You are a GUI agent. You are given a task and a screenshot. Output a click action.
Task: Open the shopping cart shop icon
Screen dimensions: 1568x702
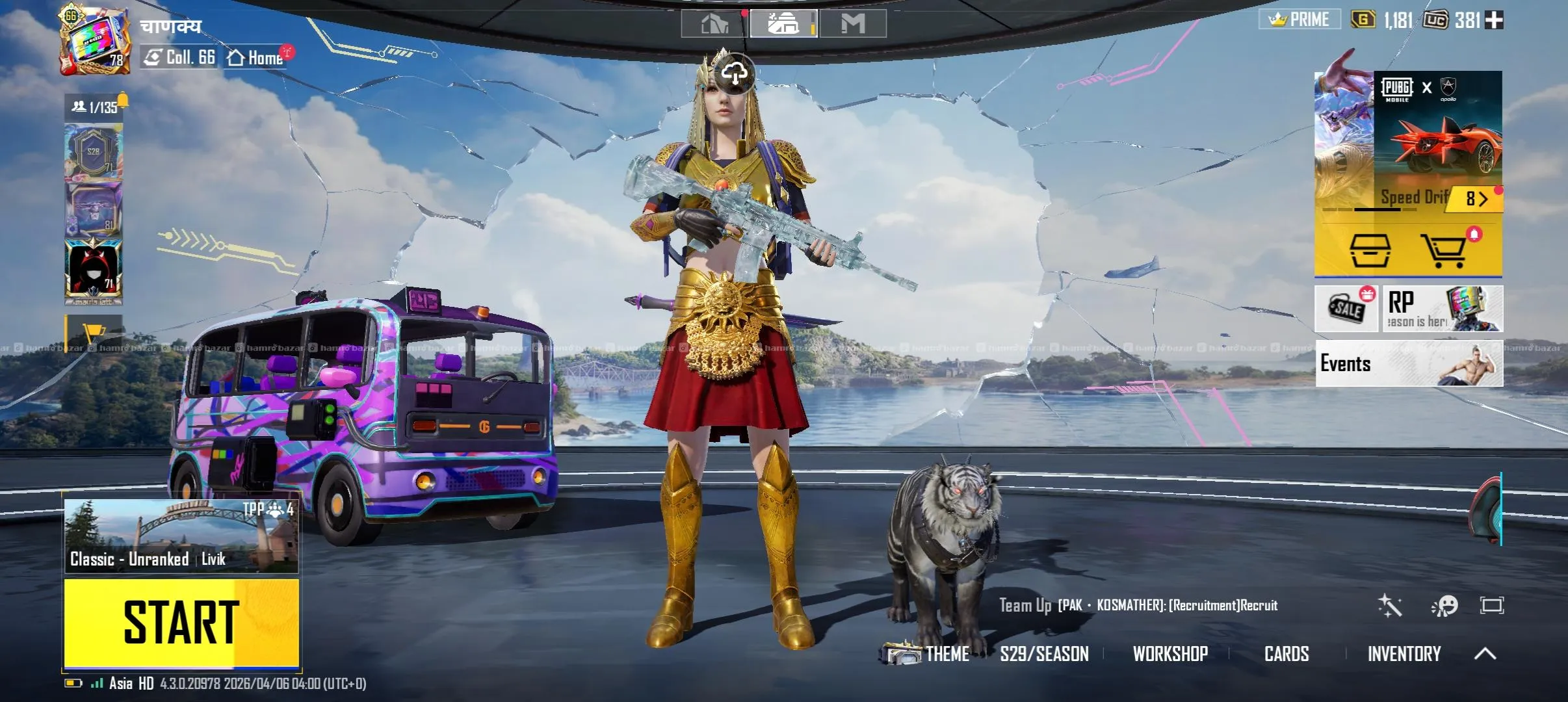1443,251
